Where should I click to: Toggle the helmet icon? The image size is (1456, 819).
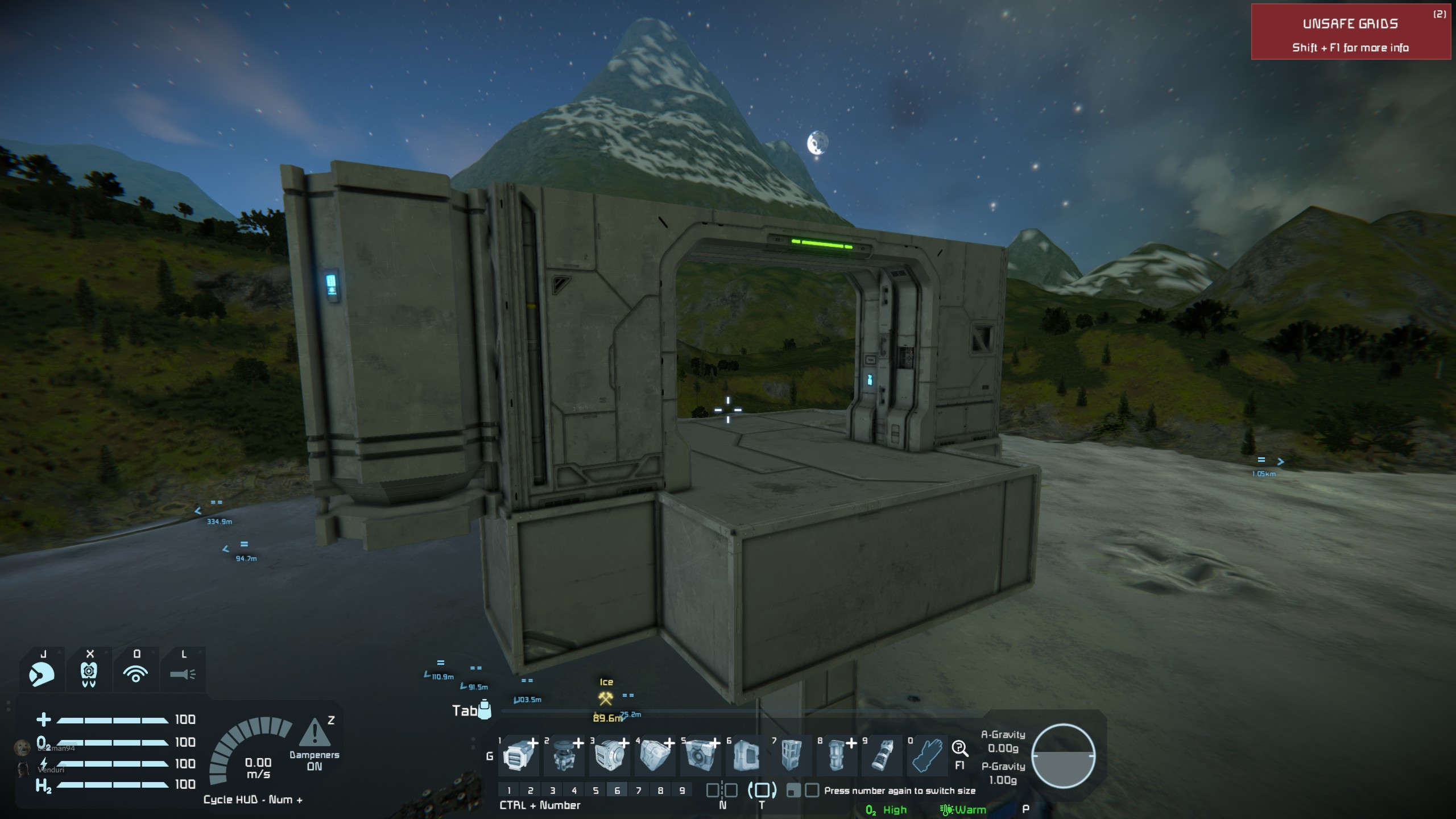tap(42, 674)
